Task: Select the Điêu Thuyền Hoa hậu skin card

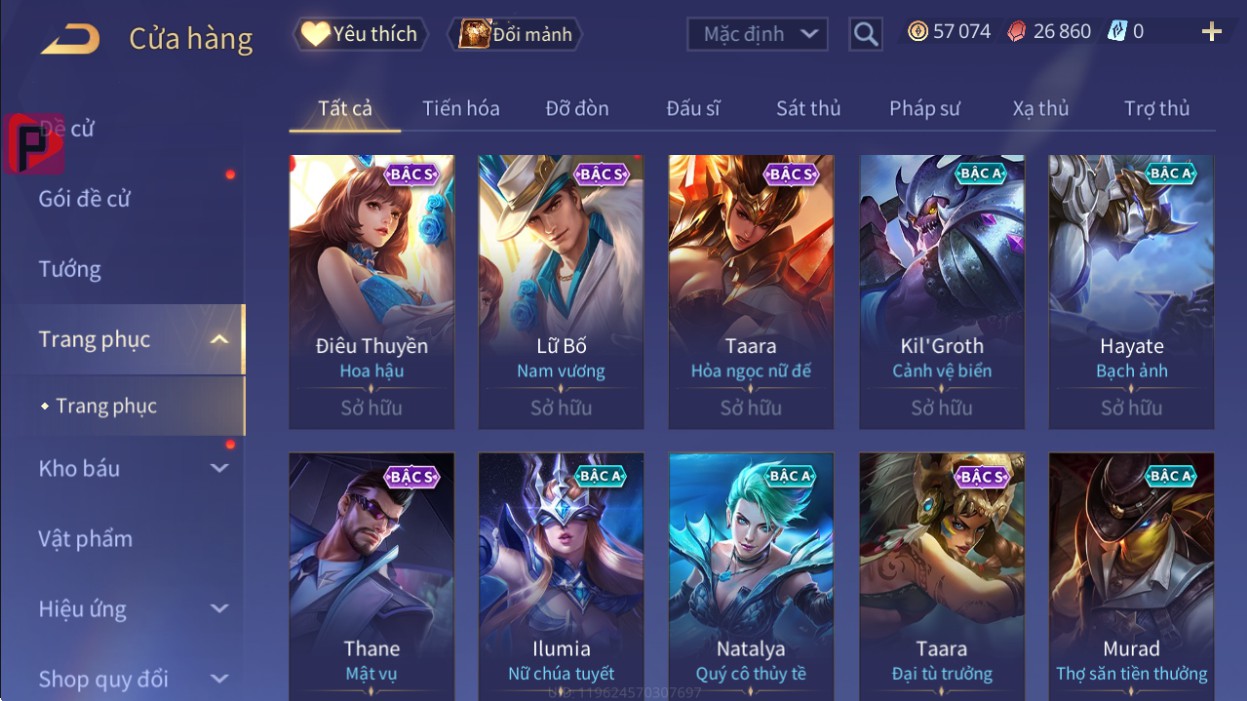Action: (x=371, y=290)
